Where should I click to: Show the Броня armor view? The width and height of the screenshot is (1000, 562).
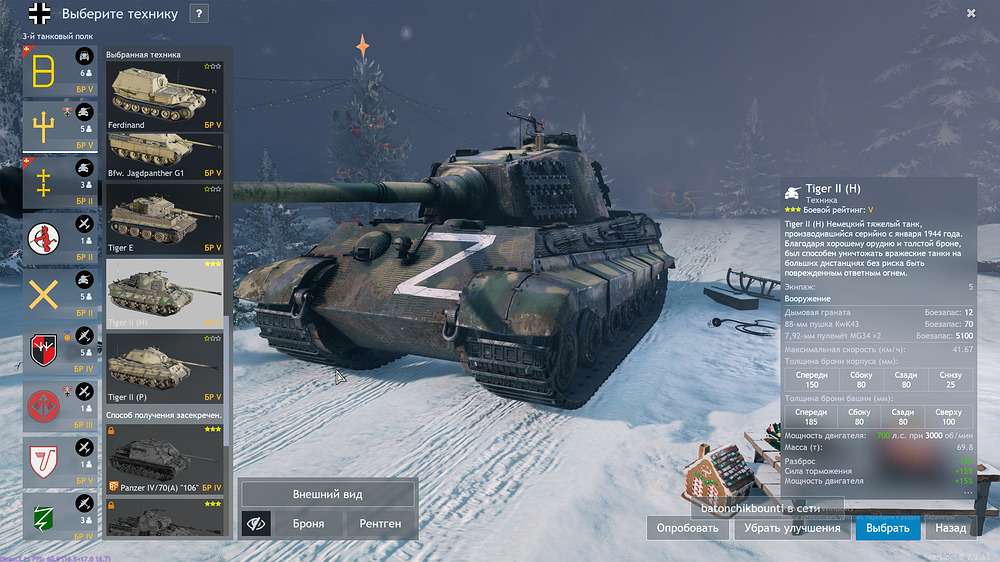[x=308, y=523]
